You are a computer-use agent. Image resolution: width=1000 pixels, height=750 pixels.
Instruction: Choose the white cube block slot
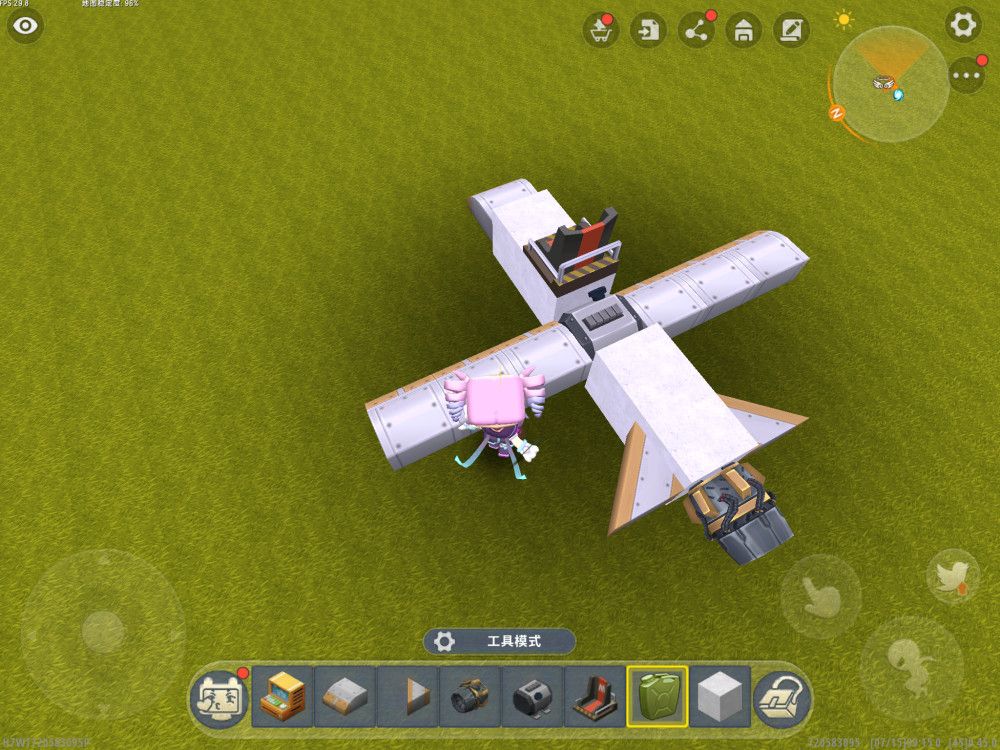coord(720,696)
